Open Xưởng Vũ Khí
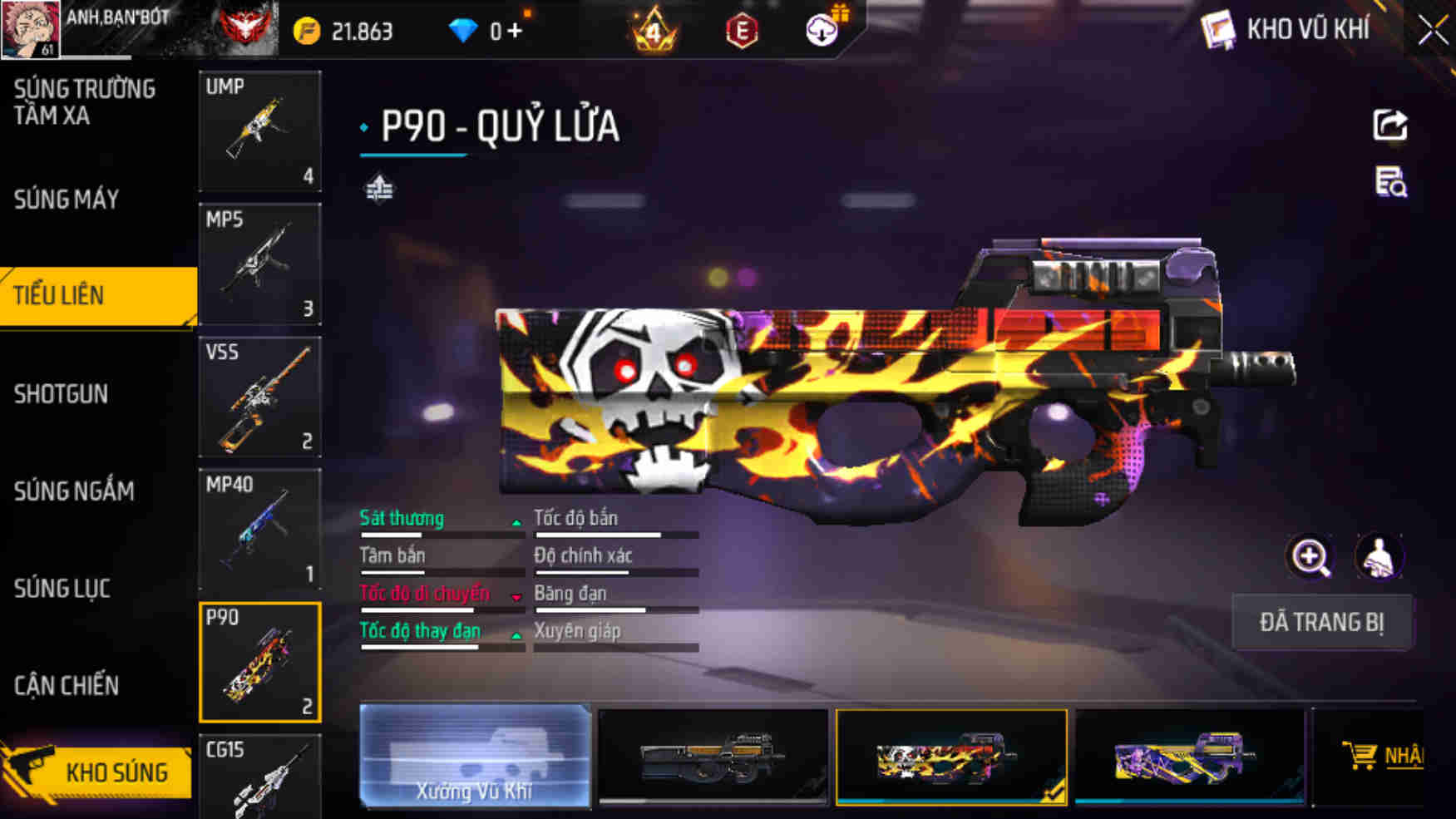 click(x=474, y=757)
